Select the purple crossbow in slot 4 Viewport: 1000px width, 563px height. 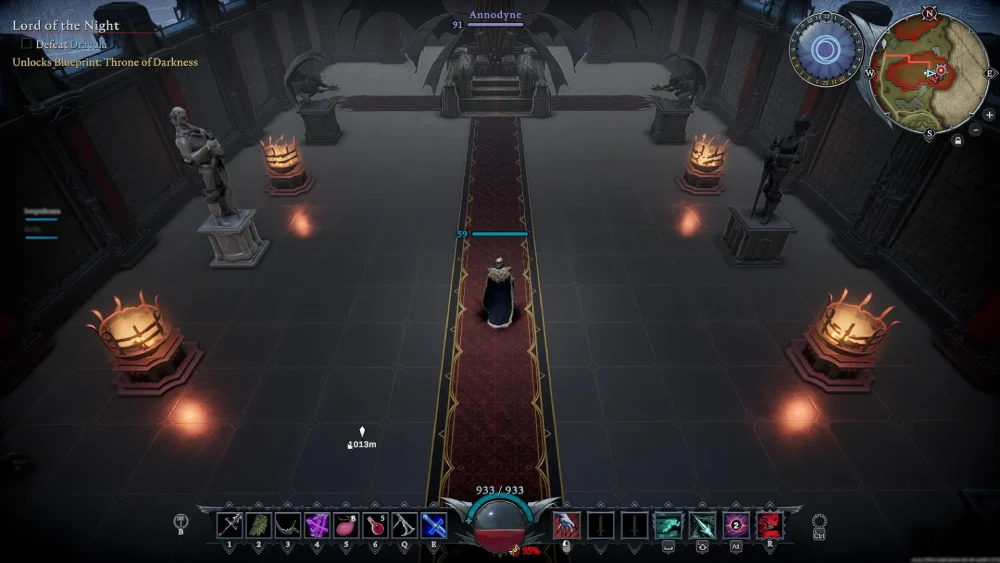[x=318, y=524]
